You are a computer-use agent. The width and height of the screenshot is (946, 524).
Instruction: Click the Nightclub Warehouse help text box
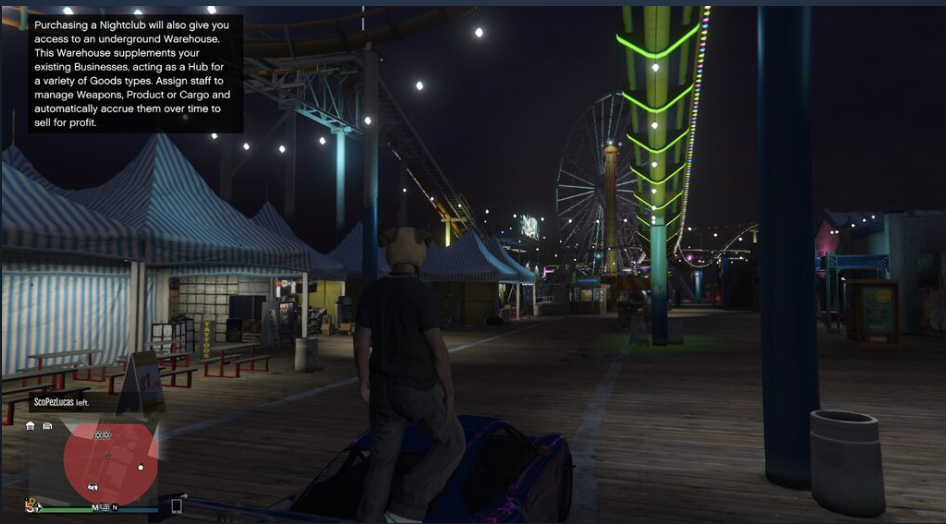(136, 73)
